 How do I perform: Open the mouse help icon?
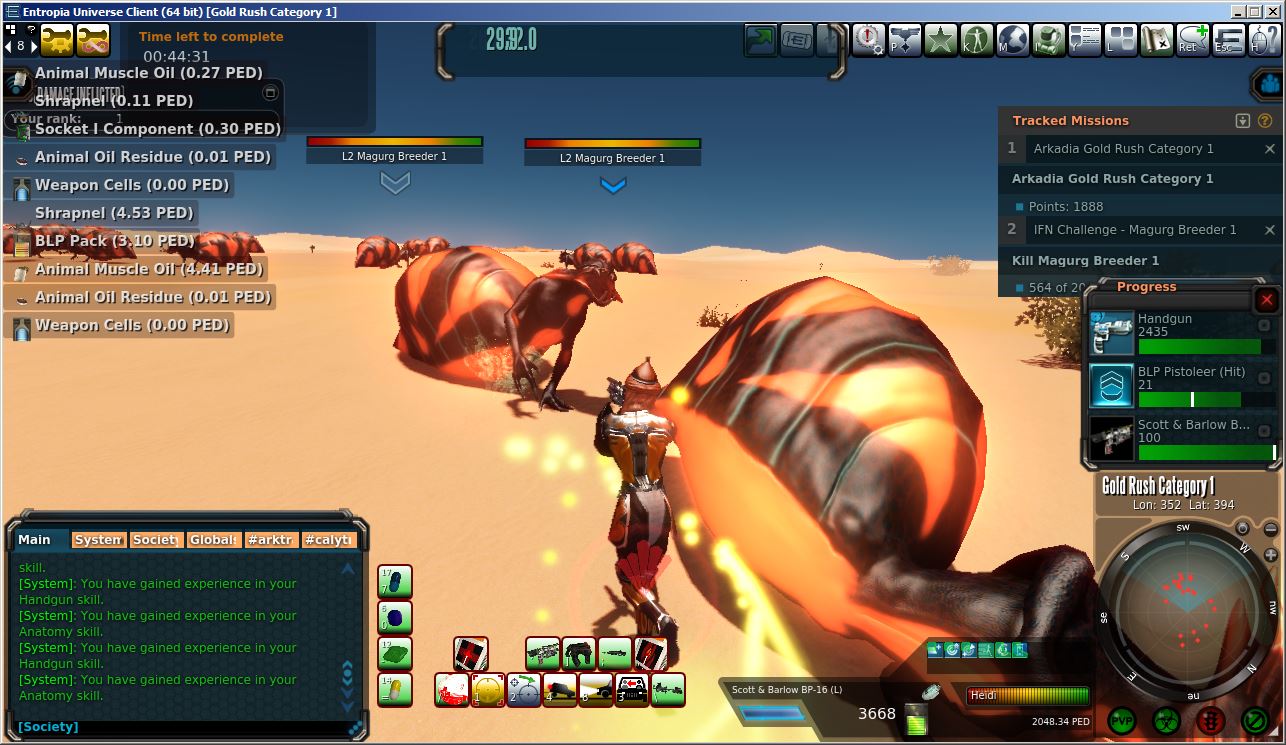pos(1264,41)
